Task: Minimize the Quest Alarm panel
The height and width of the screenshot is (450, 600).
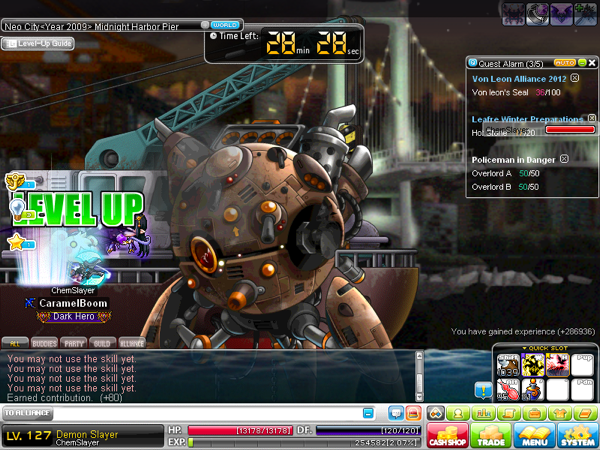Action: [x=581, y=62]
